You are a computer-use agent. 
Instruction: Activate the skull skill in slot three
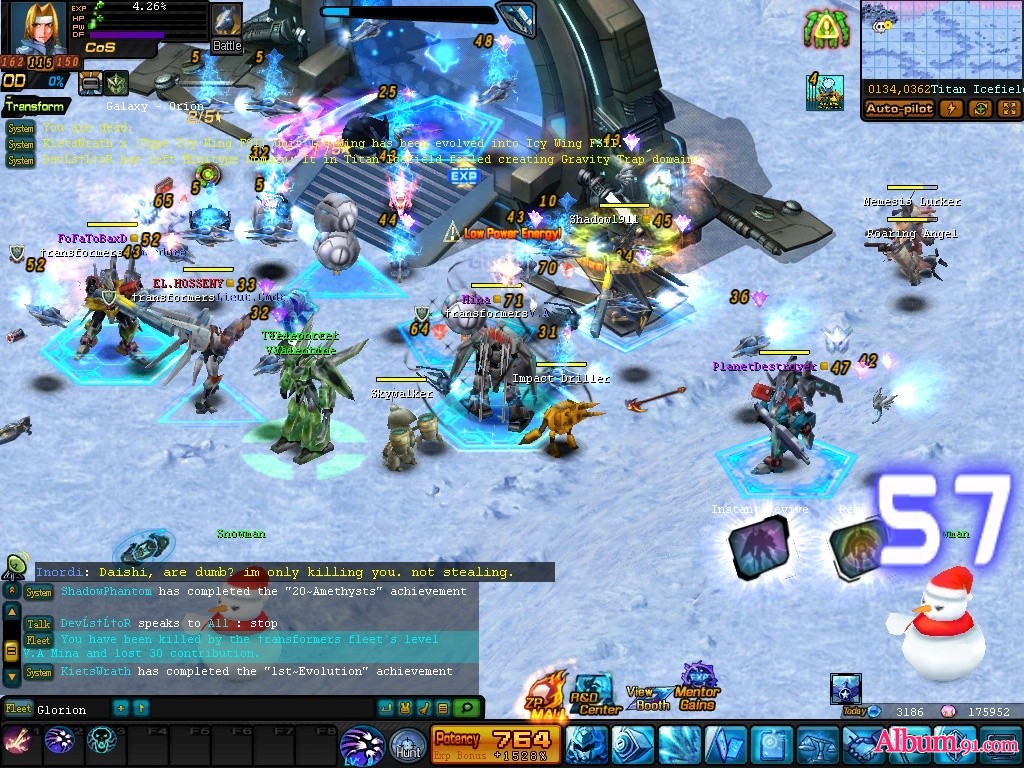click(x=102, y=741)
